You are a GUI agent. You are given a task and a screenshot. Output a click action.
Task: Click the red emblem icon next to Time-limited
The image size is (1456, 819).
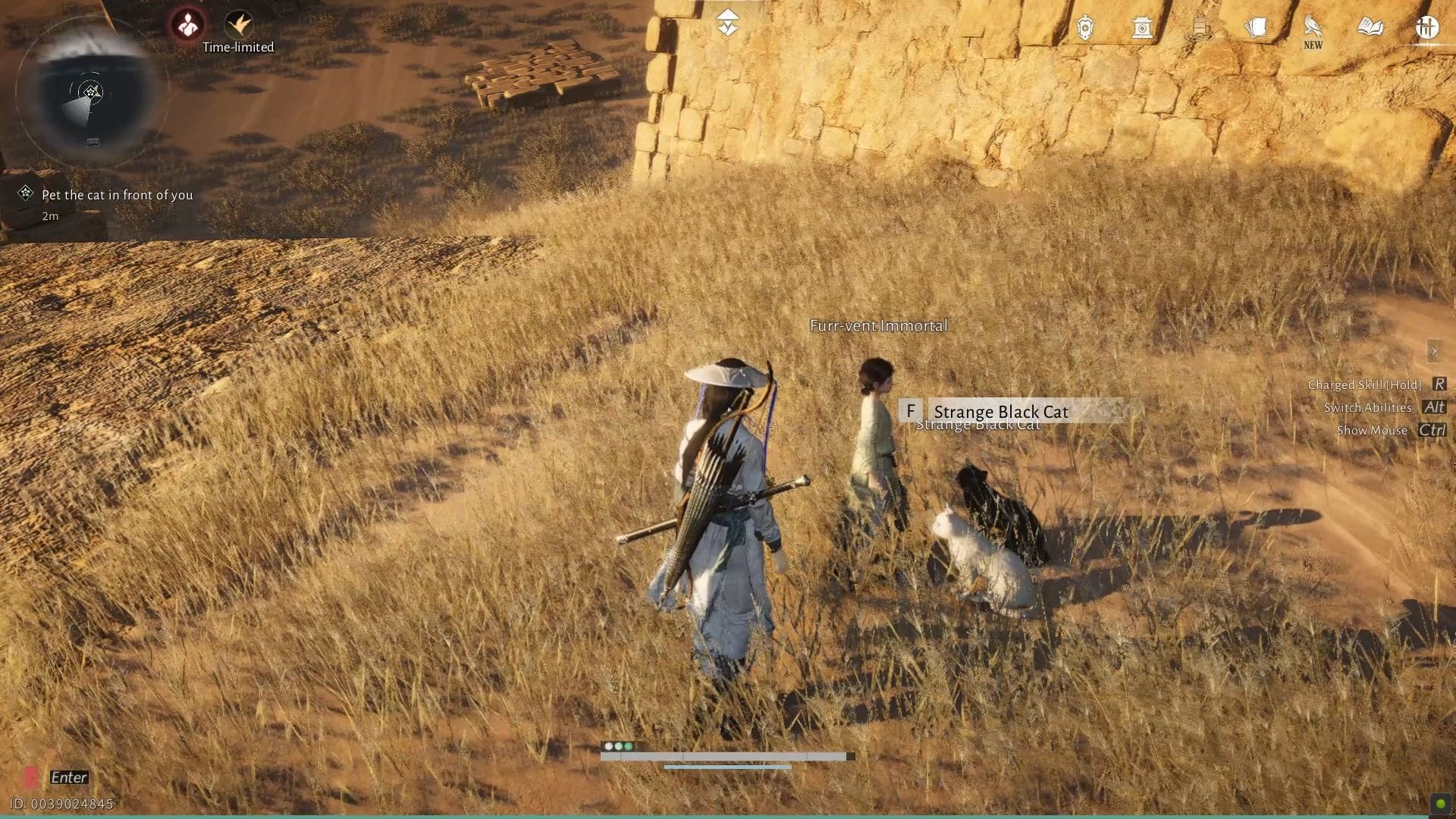click(187, 22)
